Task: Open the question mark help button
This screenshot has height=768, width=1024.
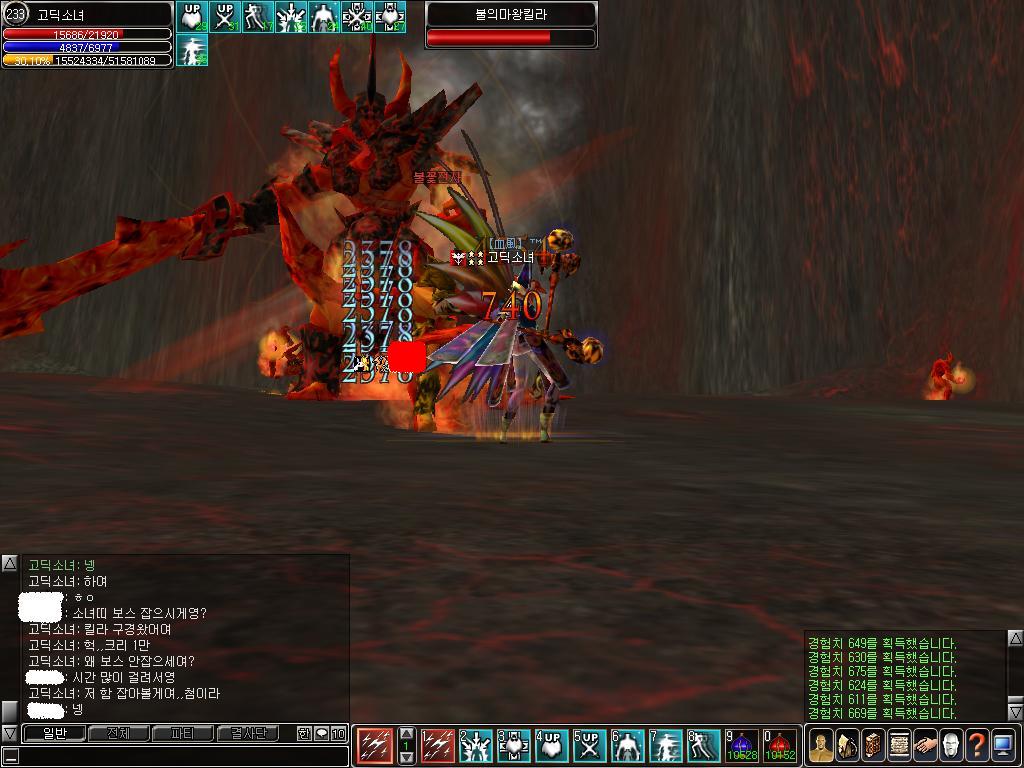Action: click(977, 745)
